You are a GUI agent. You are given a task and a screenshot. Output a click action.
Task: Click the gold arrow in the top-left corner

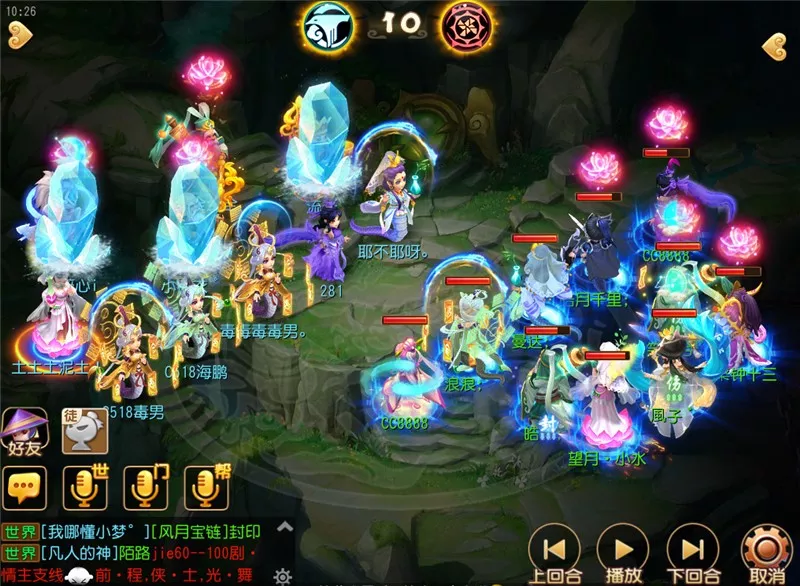pyautogui.click(x=17, y=36)
